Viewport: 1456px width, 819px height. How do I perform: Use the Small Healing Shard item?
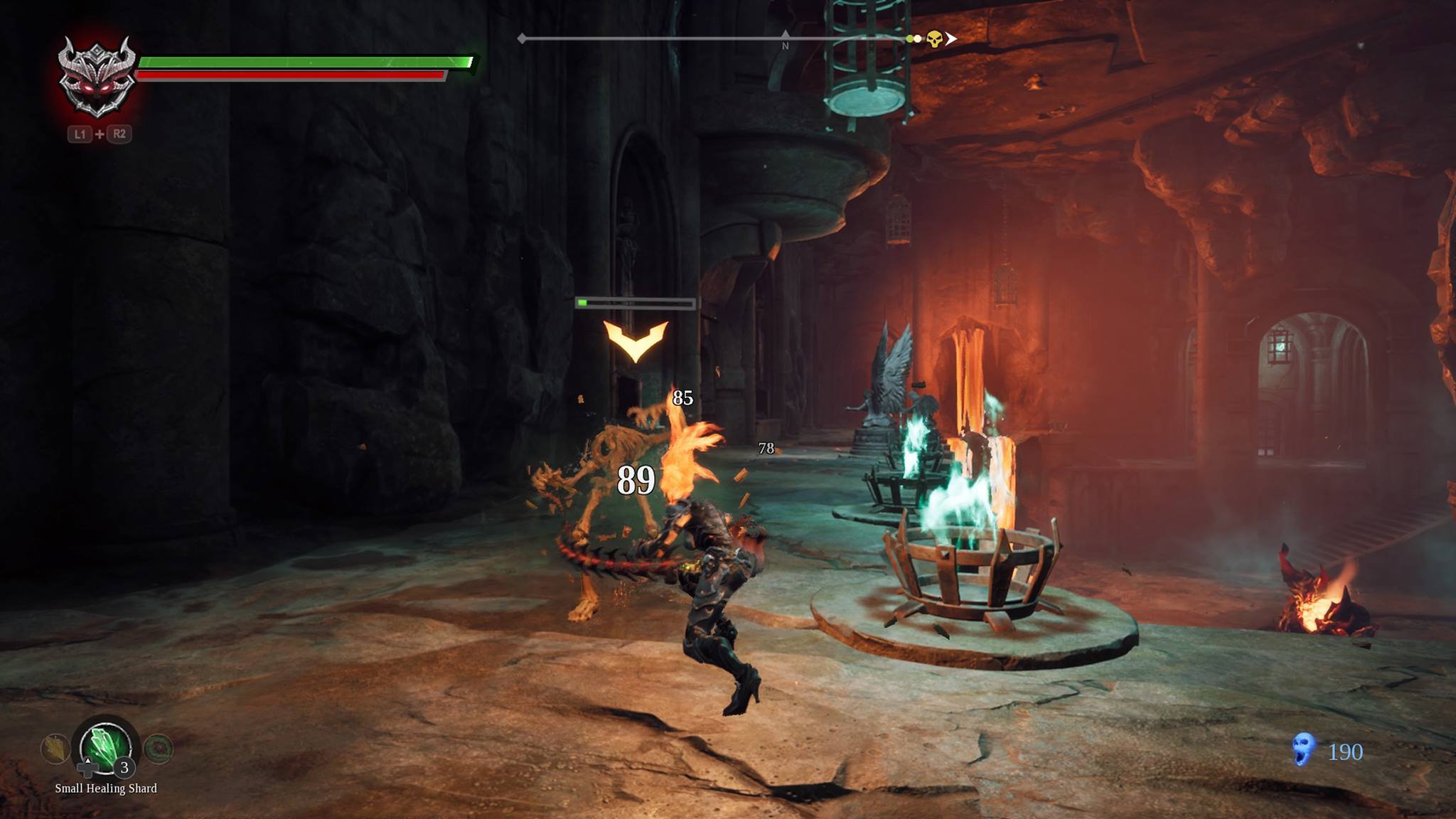[105, 748]
